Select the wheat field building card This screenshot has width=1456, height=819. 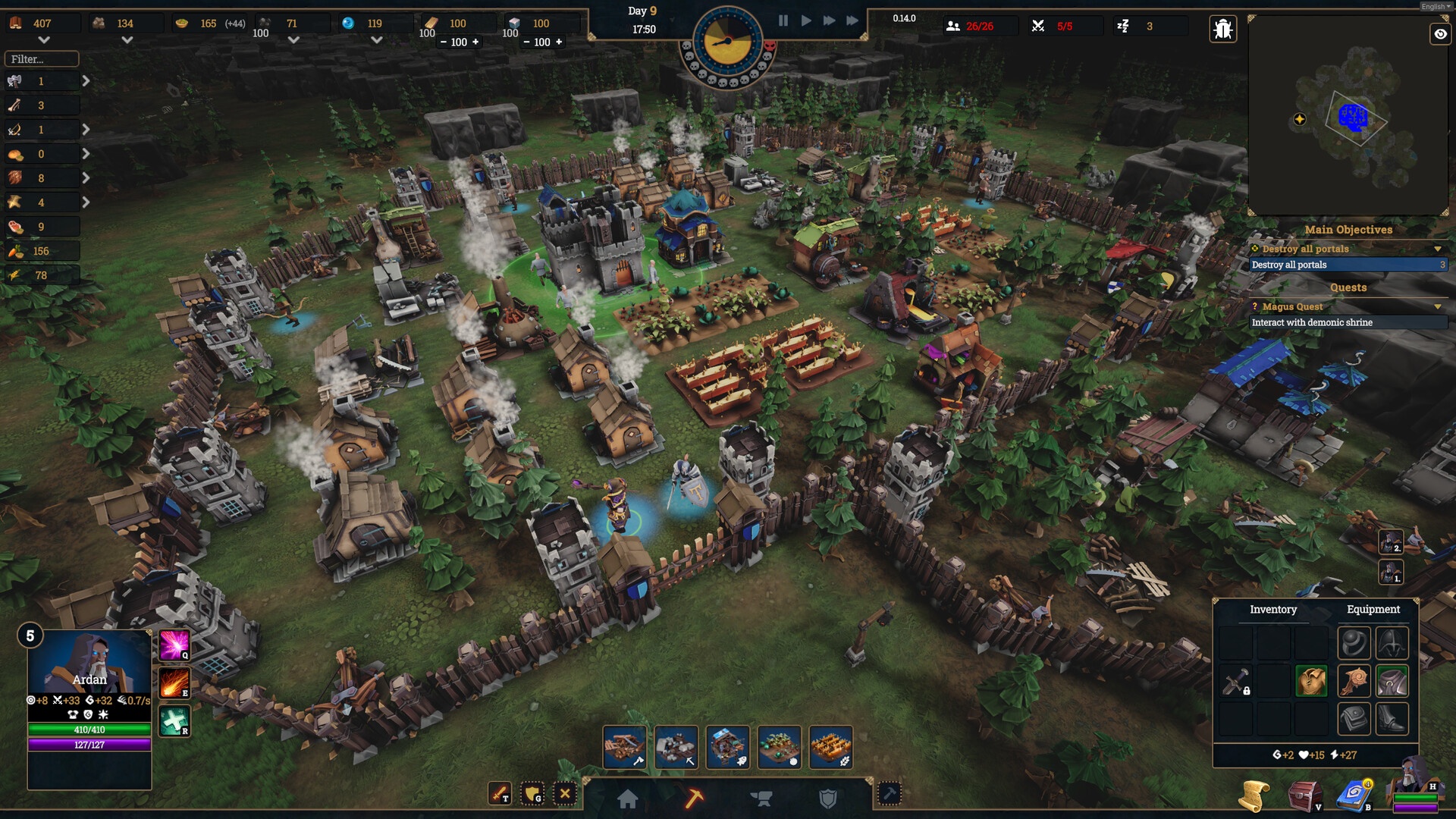(x=831, y=747)
